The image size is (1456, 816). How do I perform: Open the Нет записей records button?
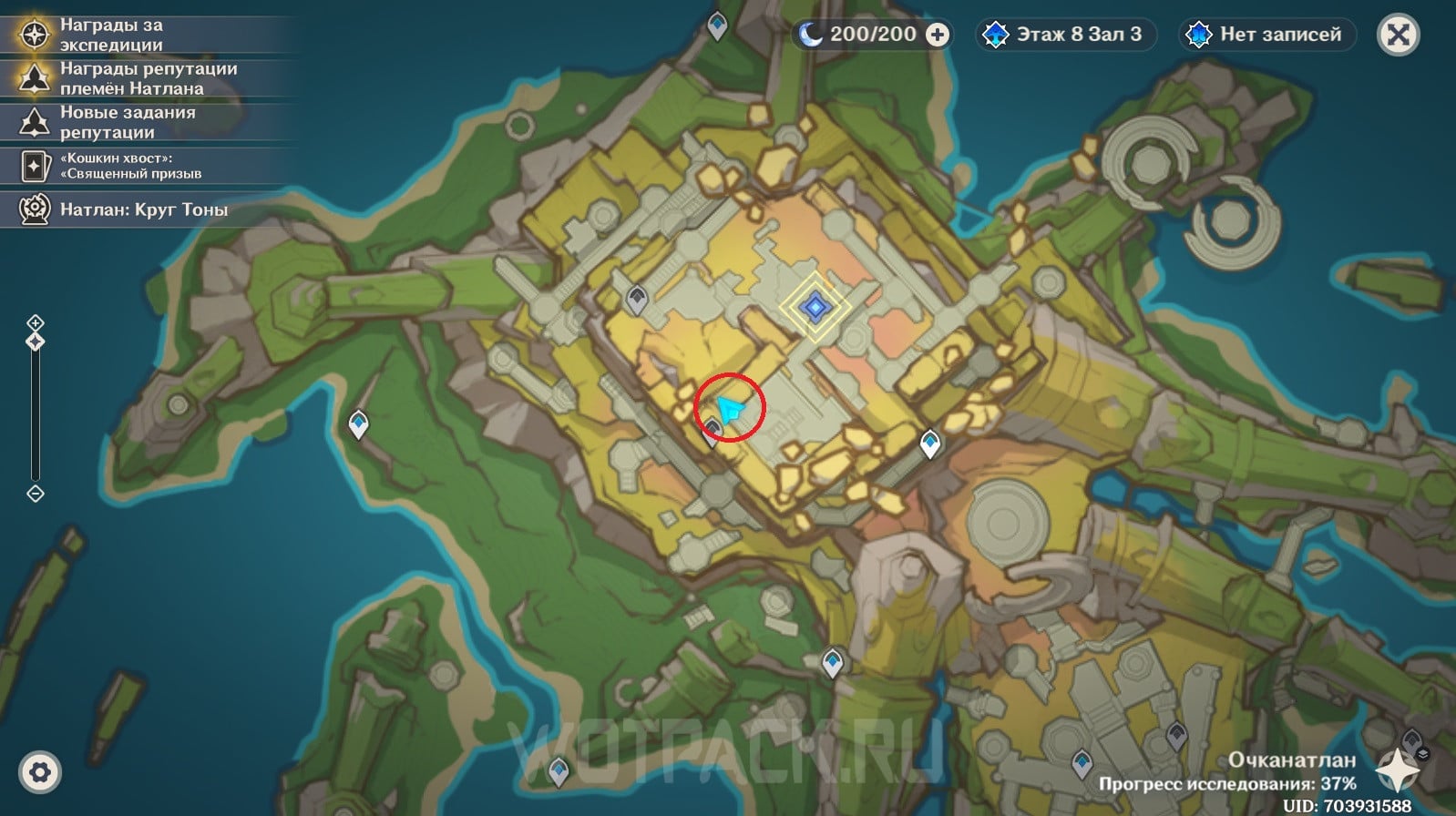pyautogui.click(x=1267, y=35)
